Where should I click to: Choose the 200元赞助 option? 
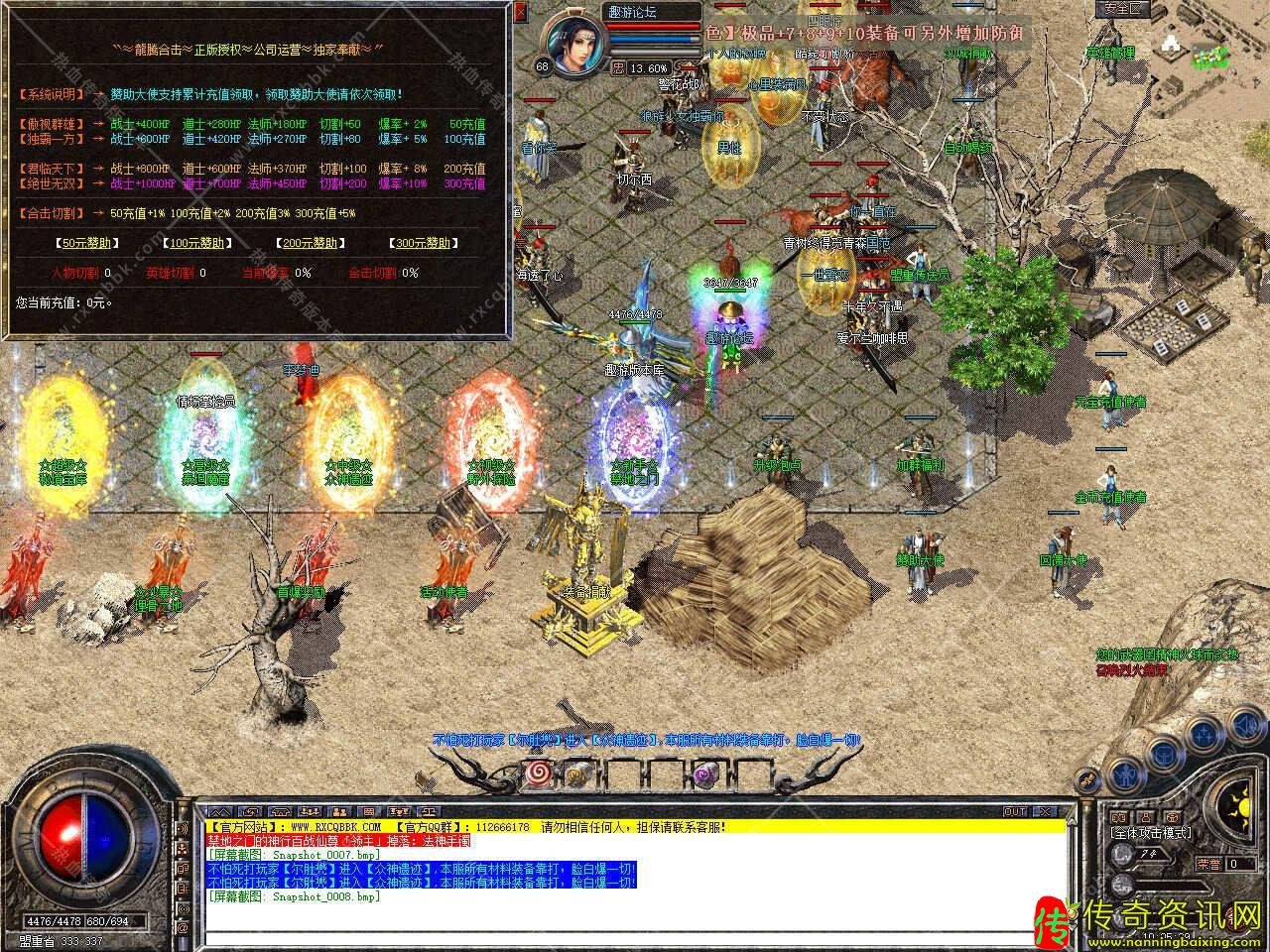pos(306,242)
